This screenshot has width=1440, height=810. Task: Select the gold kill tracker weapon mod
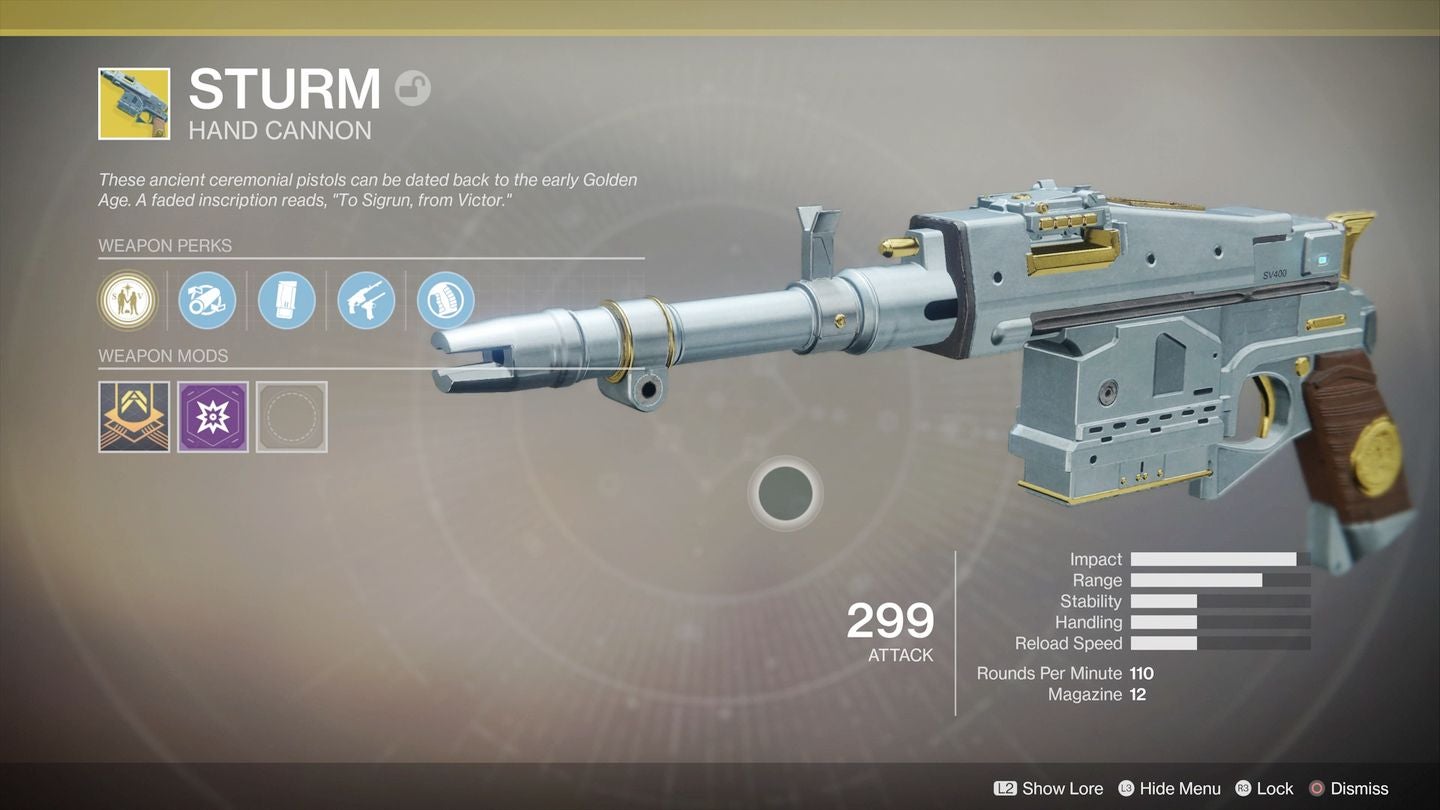(x=134, y=416)
